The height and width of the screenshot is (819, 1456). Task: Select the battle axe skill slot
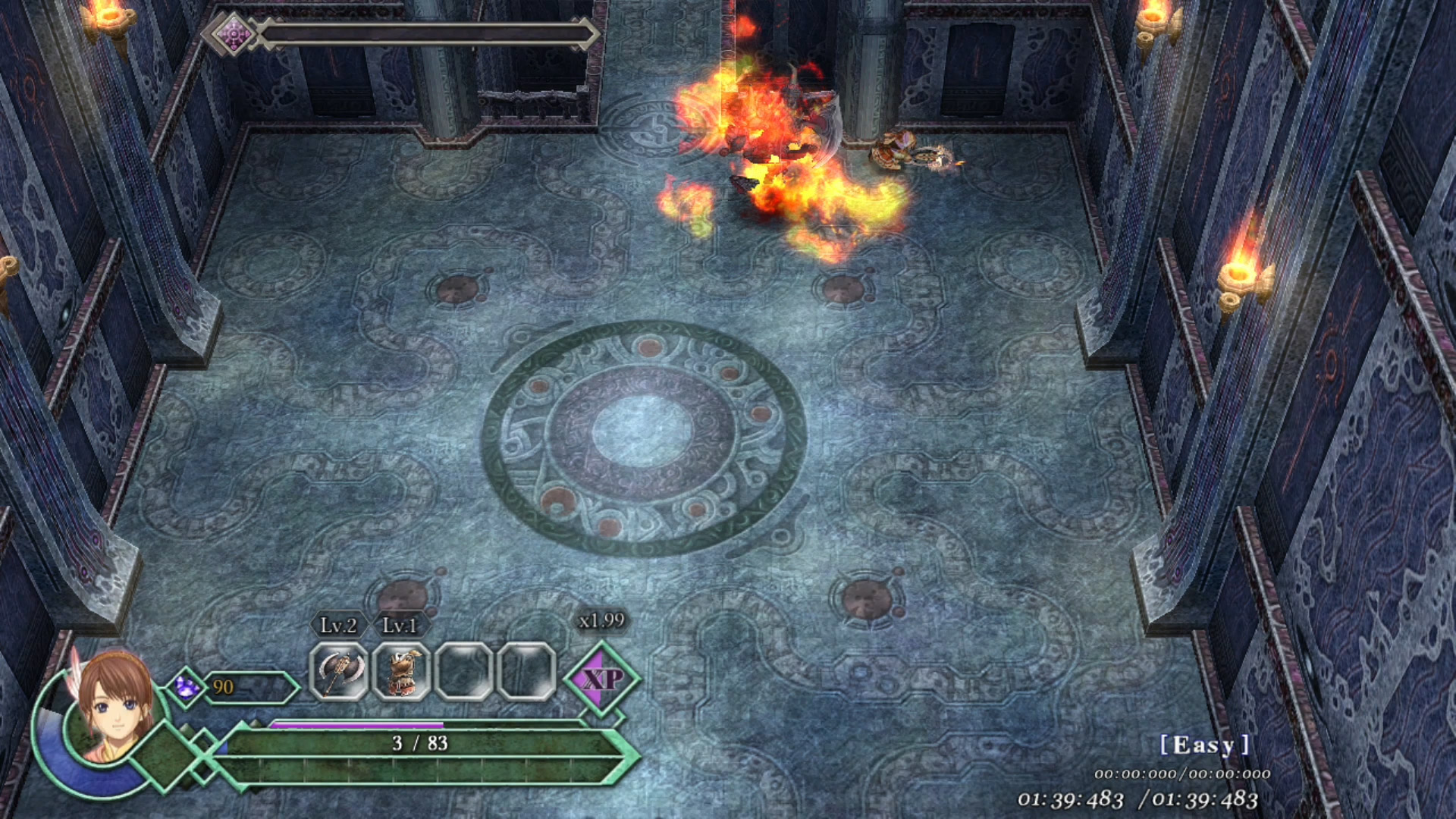click(338, 671)
